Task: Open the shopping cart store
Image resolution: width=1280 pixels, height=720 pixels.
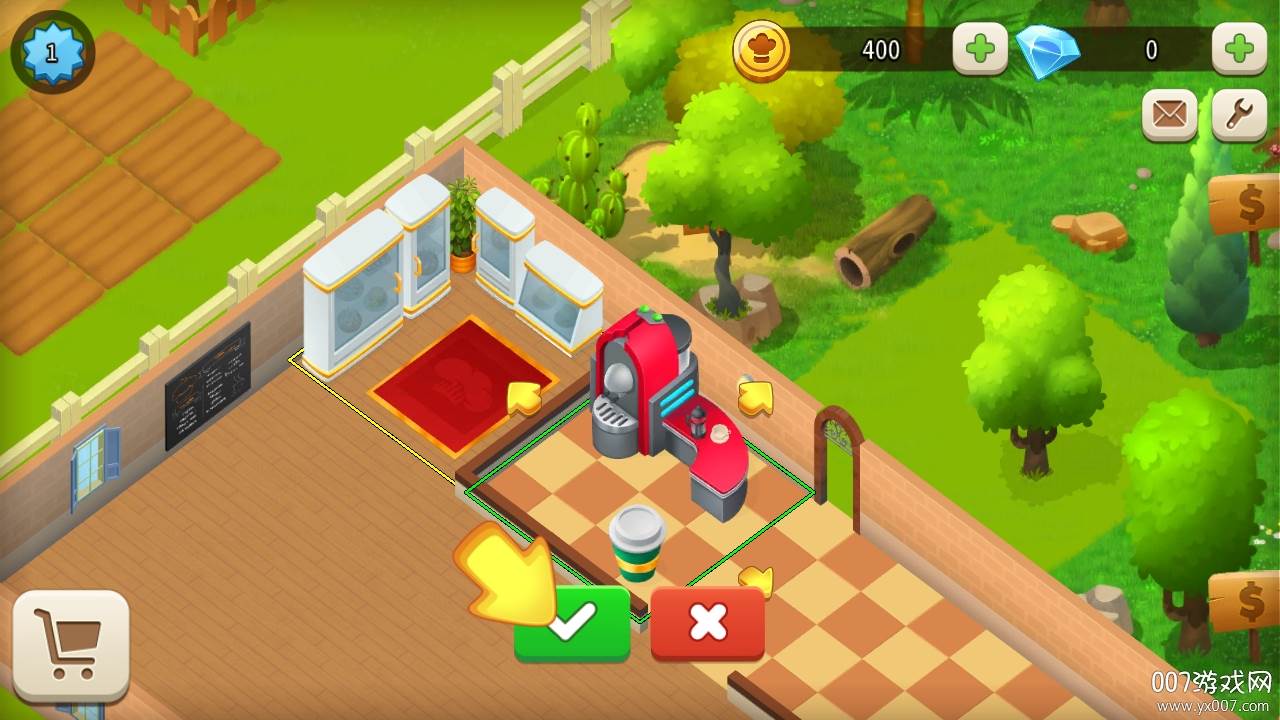Action: click(x=71, y=644)
